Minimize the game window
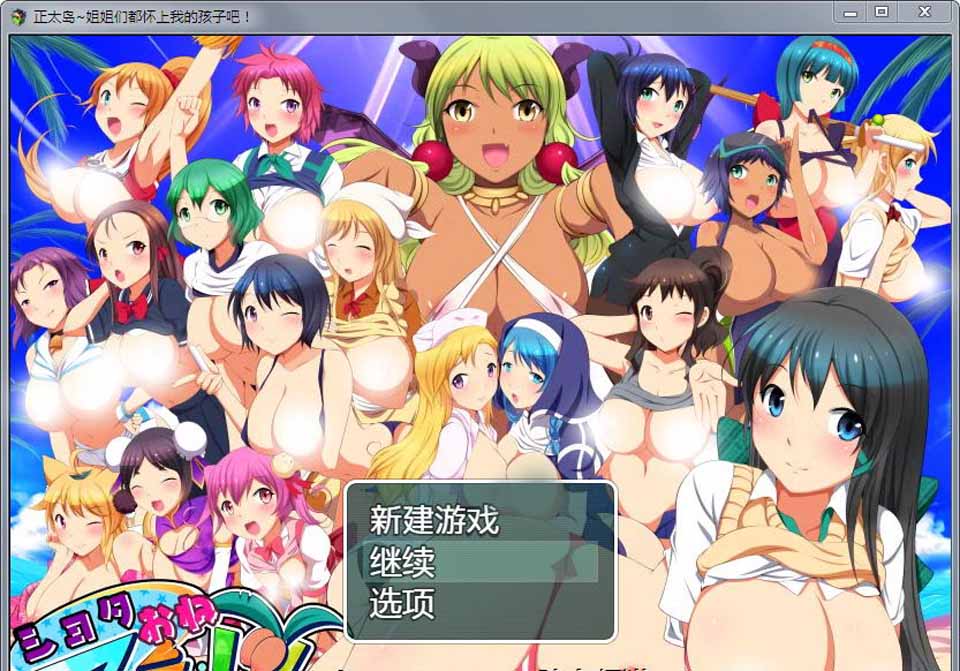The image size is (960, 671). [851, 12]
